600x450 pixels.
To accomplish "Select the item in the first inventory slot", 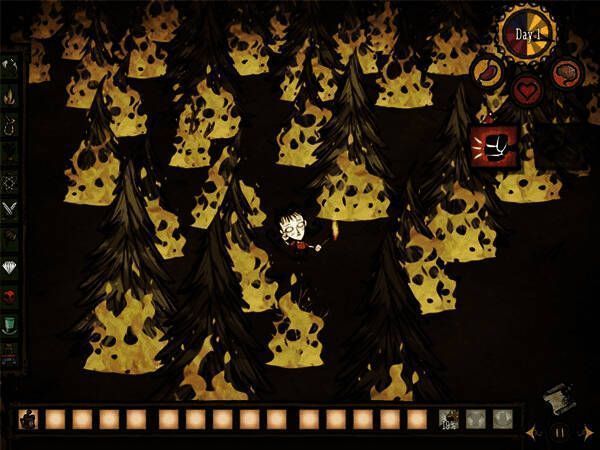I will click(28, 419).
